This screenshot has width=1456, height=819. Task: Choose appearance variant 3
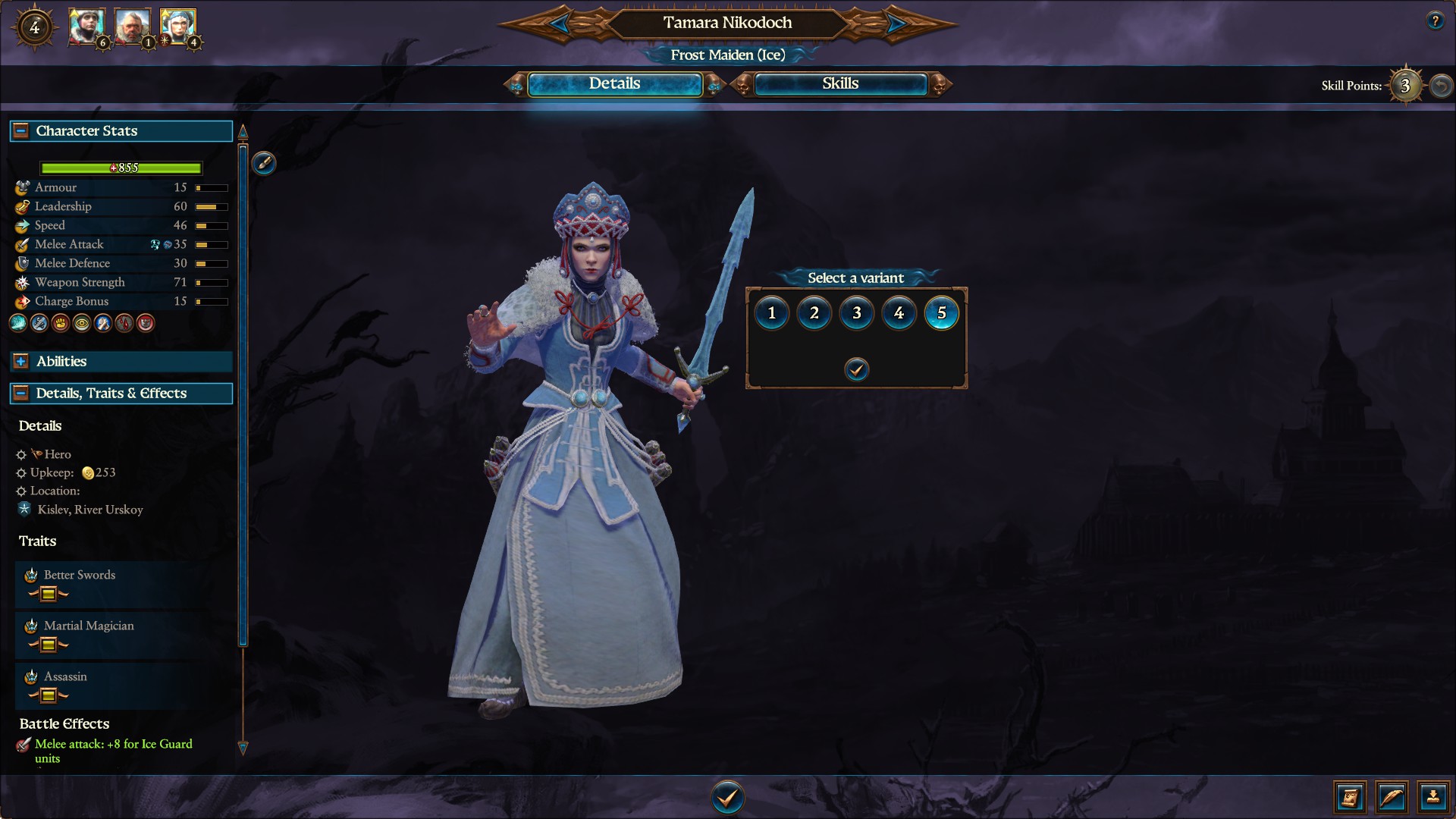click(857, 313)
